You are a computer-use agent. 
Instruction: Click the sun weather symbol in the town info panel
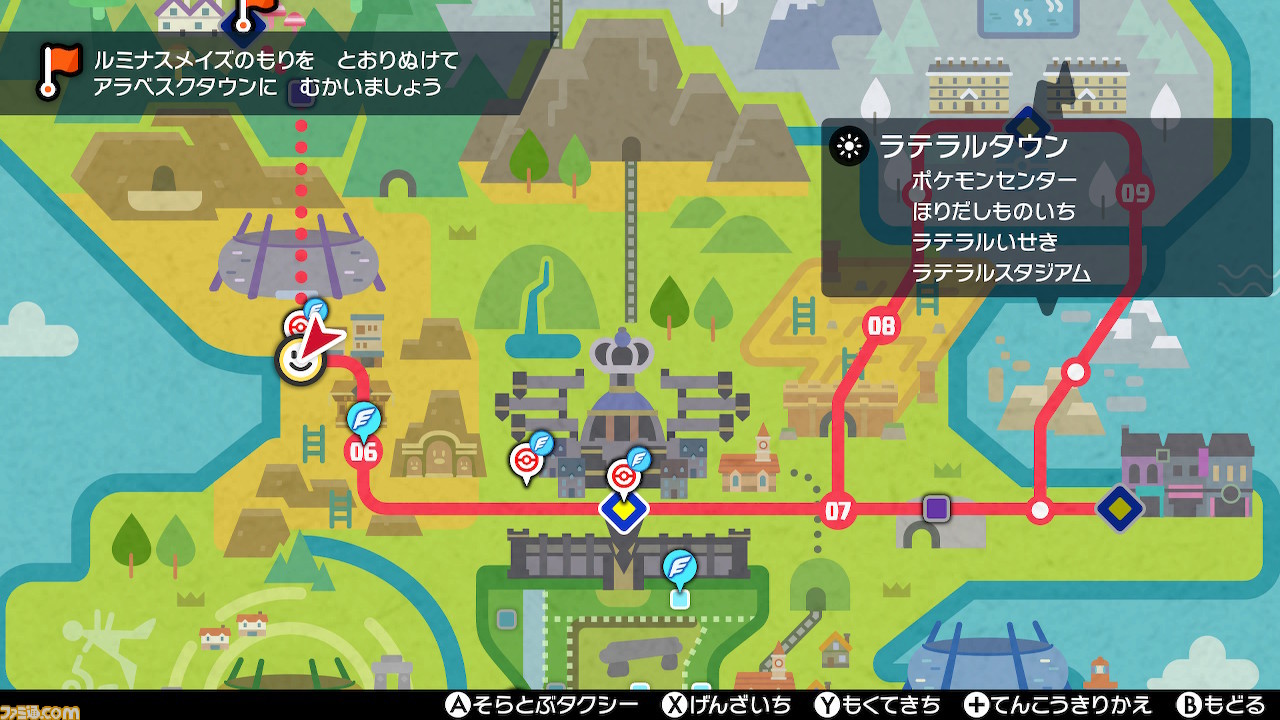849,146
